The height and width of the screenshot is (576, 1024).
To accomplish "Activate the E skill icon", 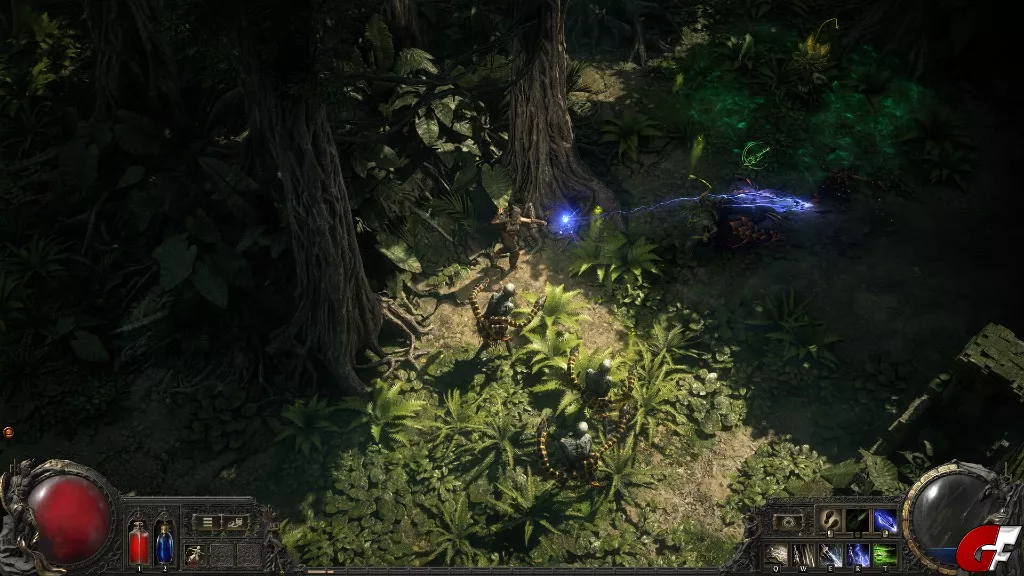I will pyautogui.click(x=830, y=553).
